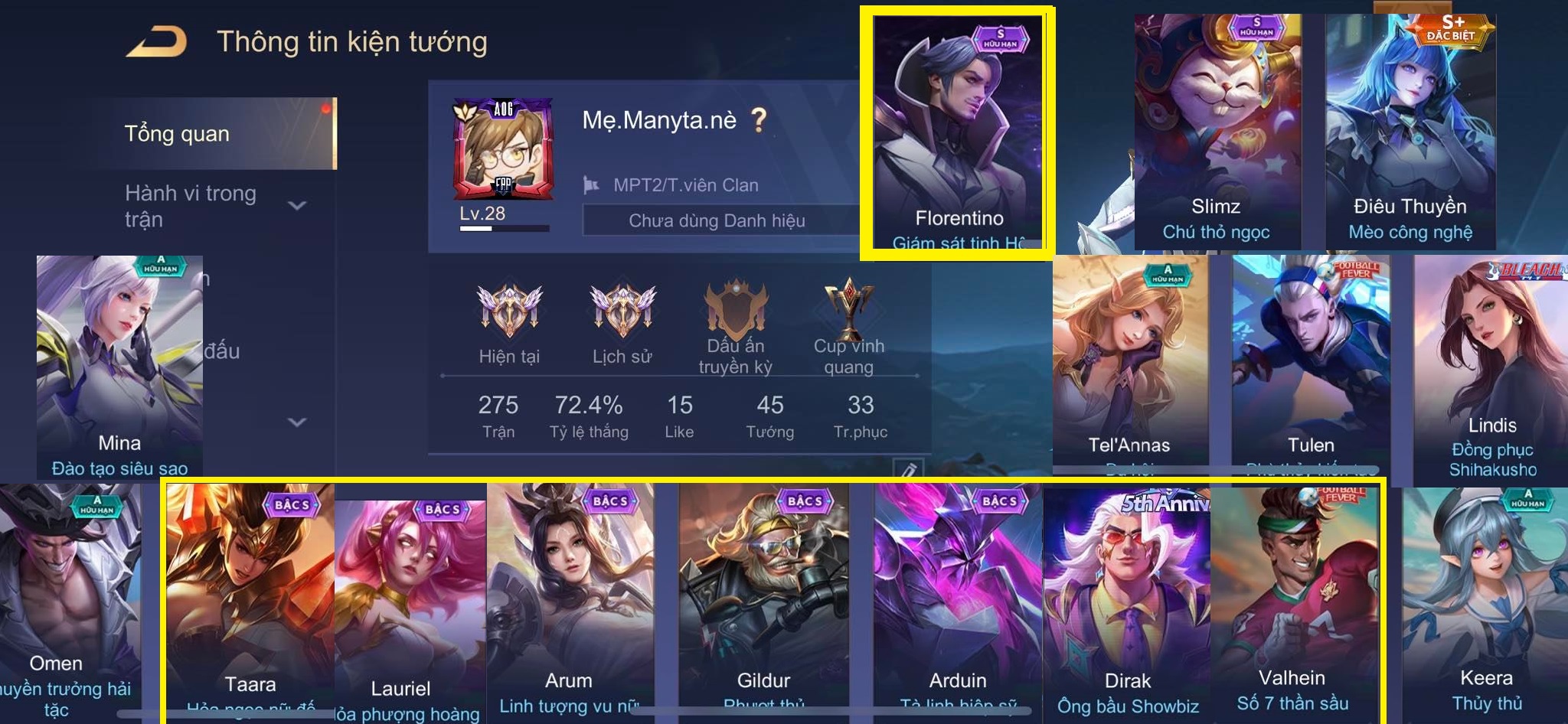The image size is (1568, 724).
Task: Go back using the arrow button
Action: point(157,42)
